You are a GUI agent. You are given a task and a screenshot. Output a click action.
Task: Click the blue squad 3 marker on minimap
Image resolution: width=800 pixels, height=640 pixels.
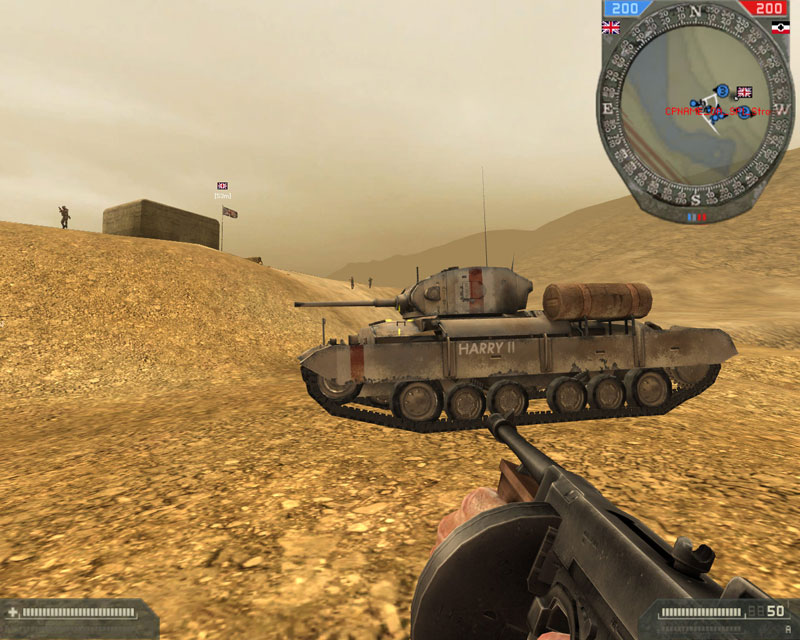coord(722,91)
